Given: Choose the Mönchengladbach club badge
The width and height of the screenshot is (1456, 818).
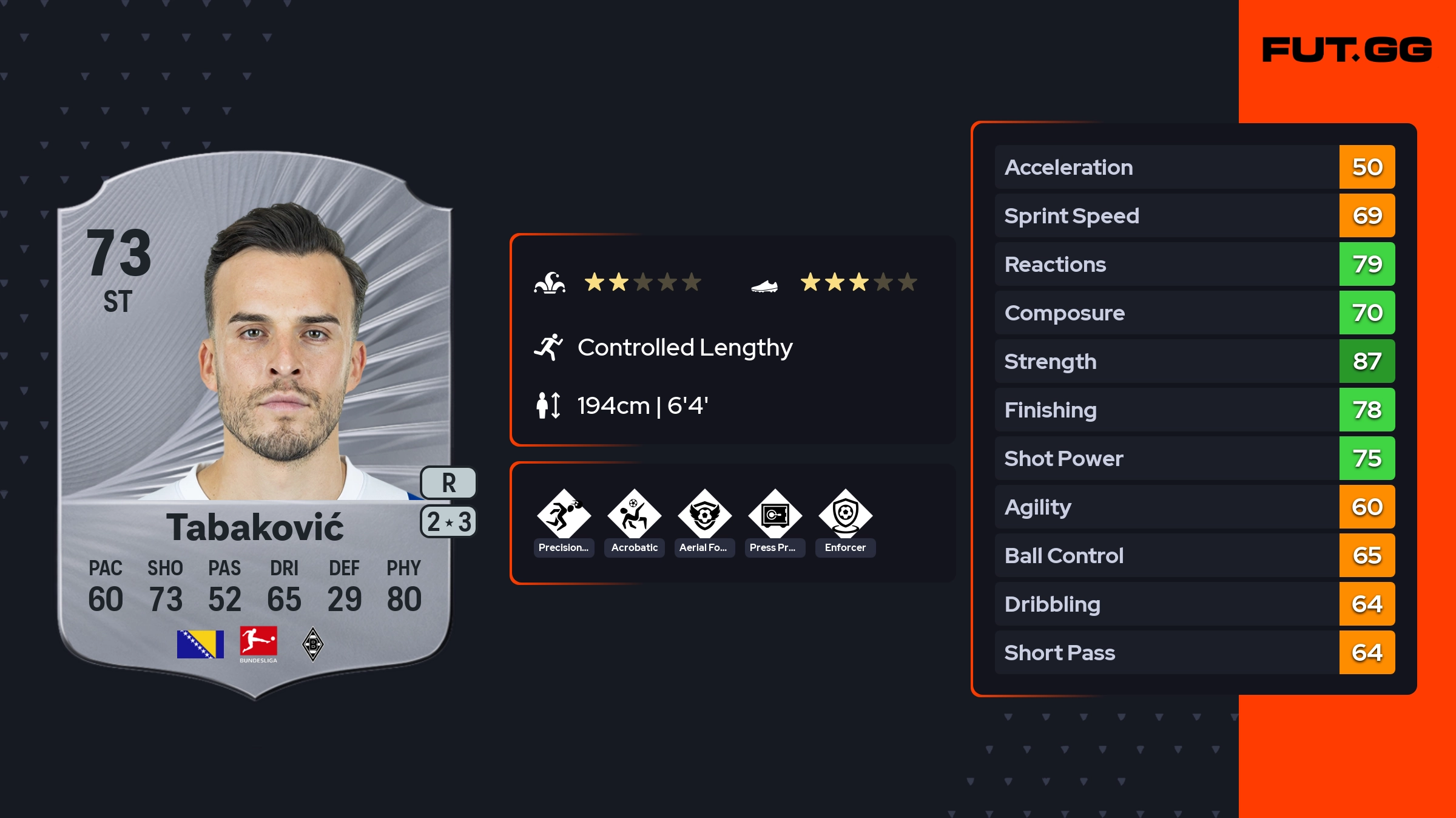Looking at the screenshot, I should click(x=313, y=644).
